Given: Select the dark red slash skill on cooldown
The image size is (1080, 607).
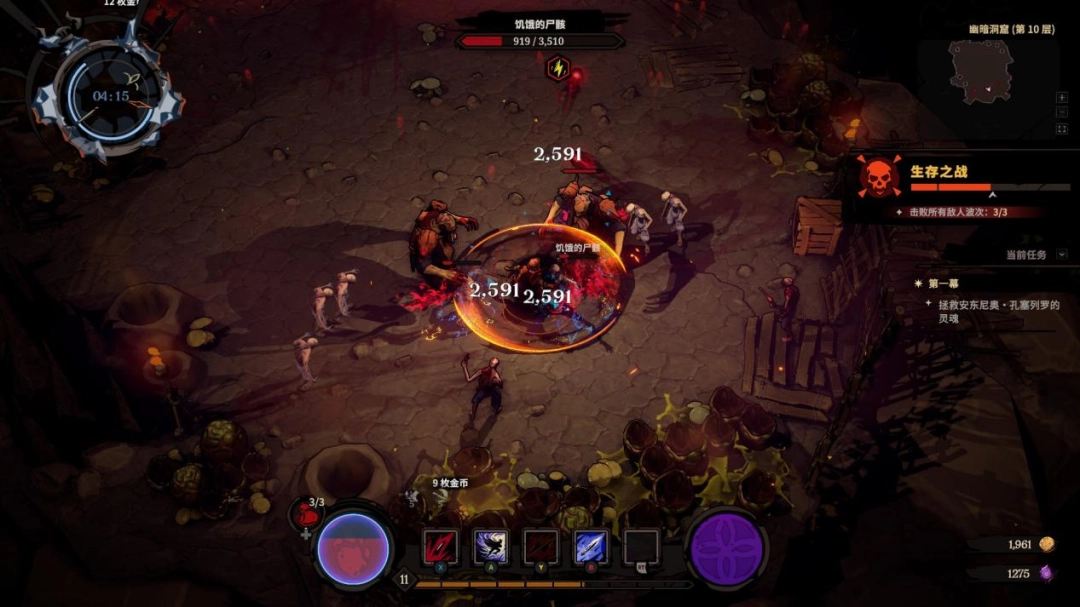Looking at the screenshot, I should tap(541, 547).
